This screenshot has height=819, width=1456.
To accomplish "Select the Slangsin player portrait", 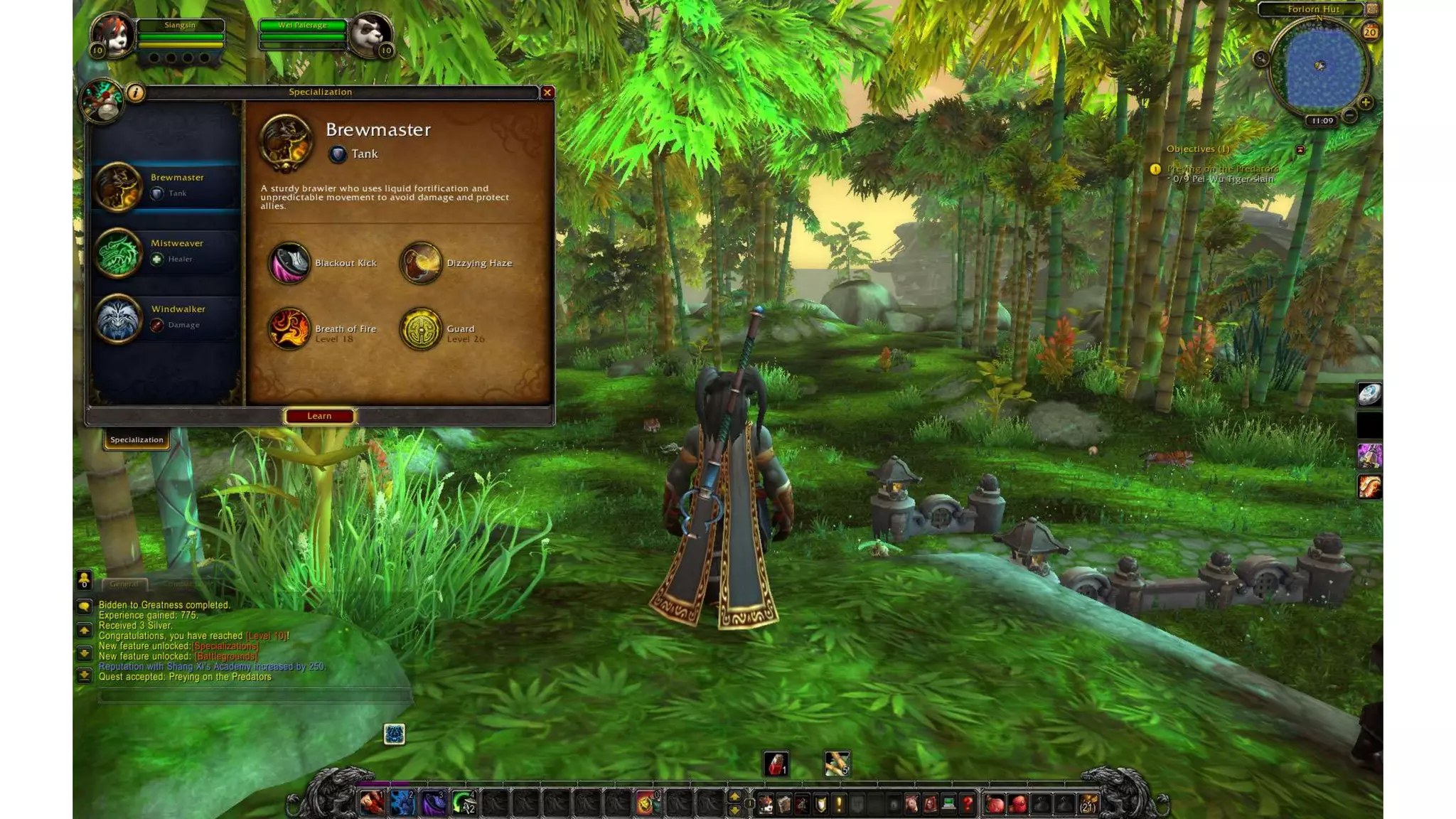I will 114,34.
